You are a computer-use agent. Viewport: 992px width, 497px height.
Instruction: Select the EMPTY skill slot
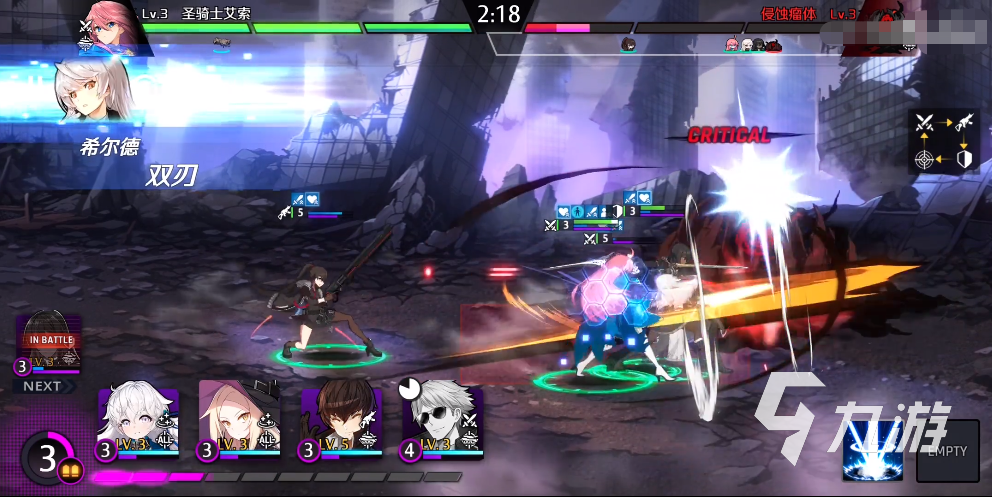click(947, 451)
